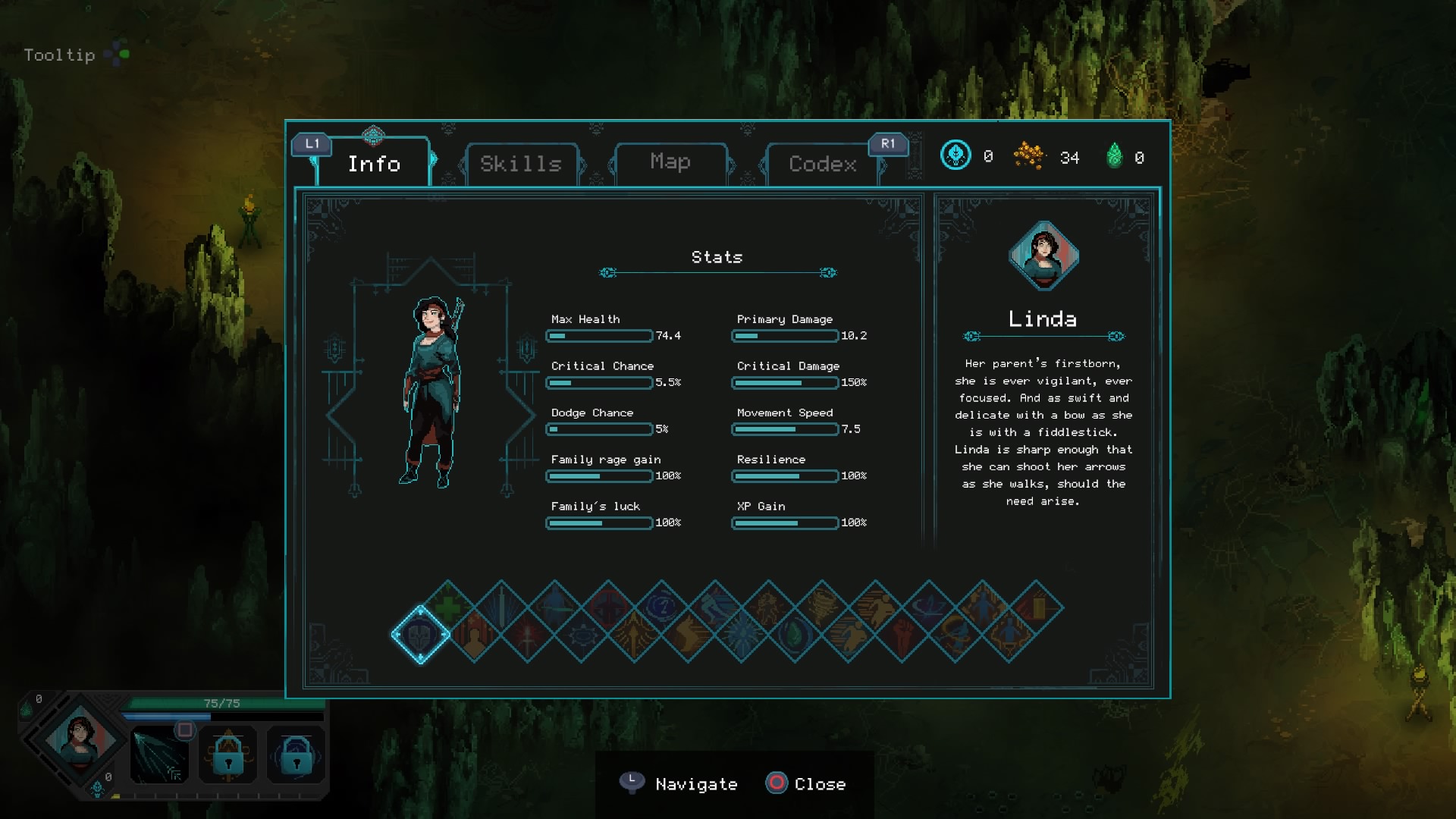Click the locked blue swirl ability slot
The height and width of the screenshot is (819, 1456).
pyautogui.click(x=296, y=755)
